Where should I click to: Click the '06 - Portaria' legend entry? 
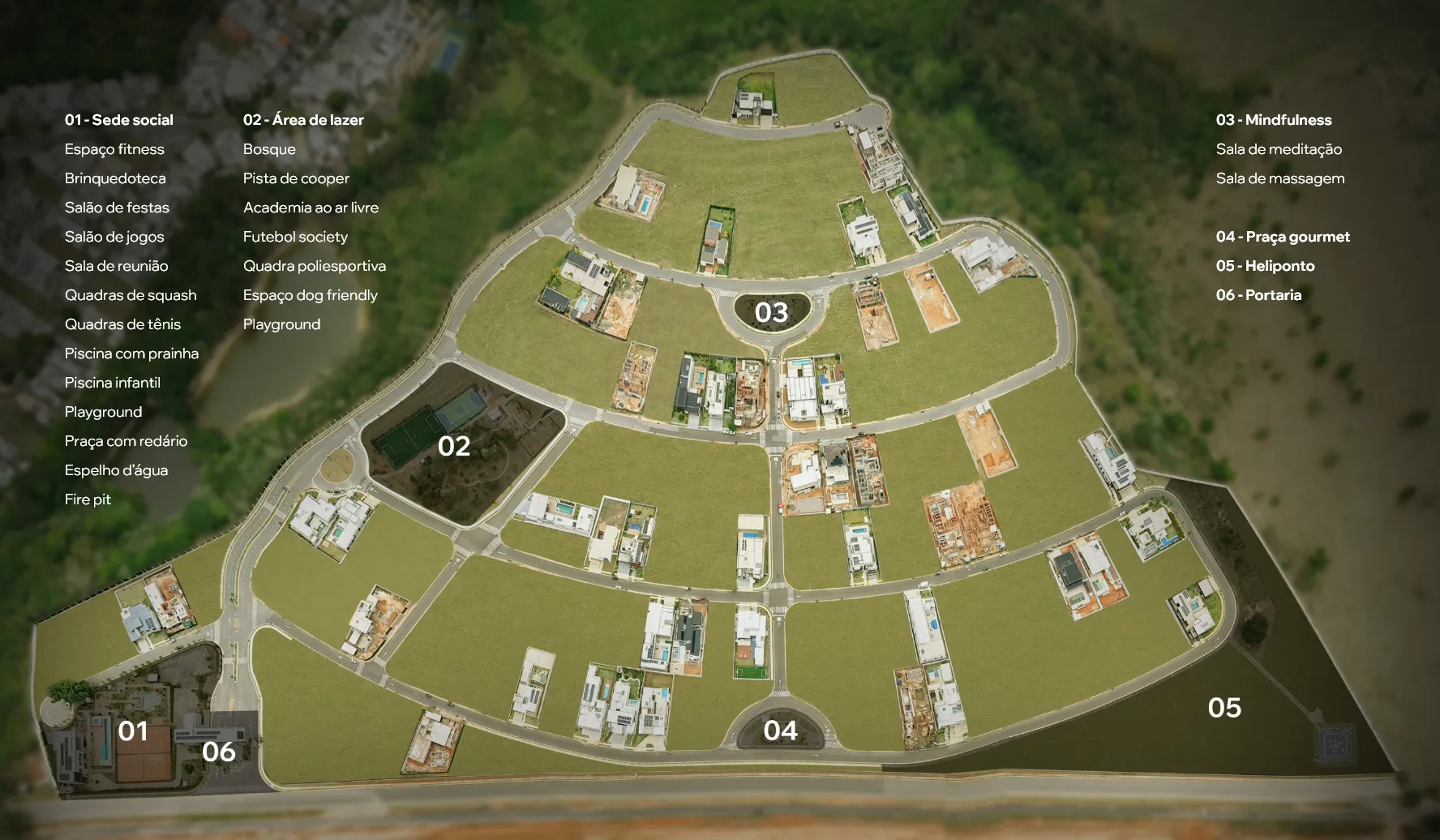coord(1258,295)
